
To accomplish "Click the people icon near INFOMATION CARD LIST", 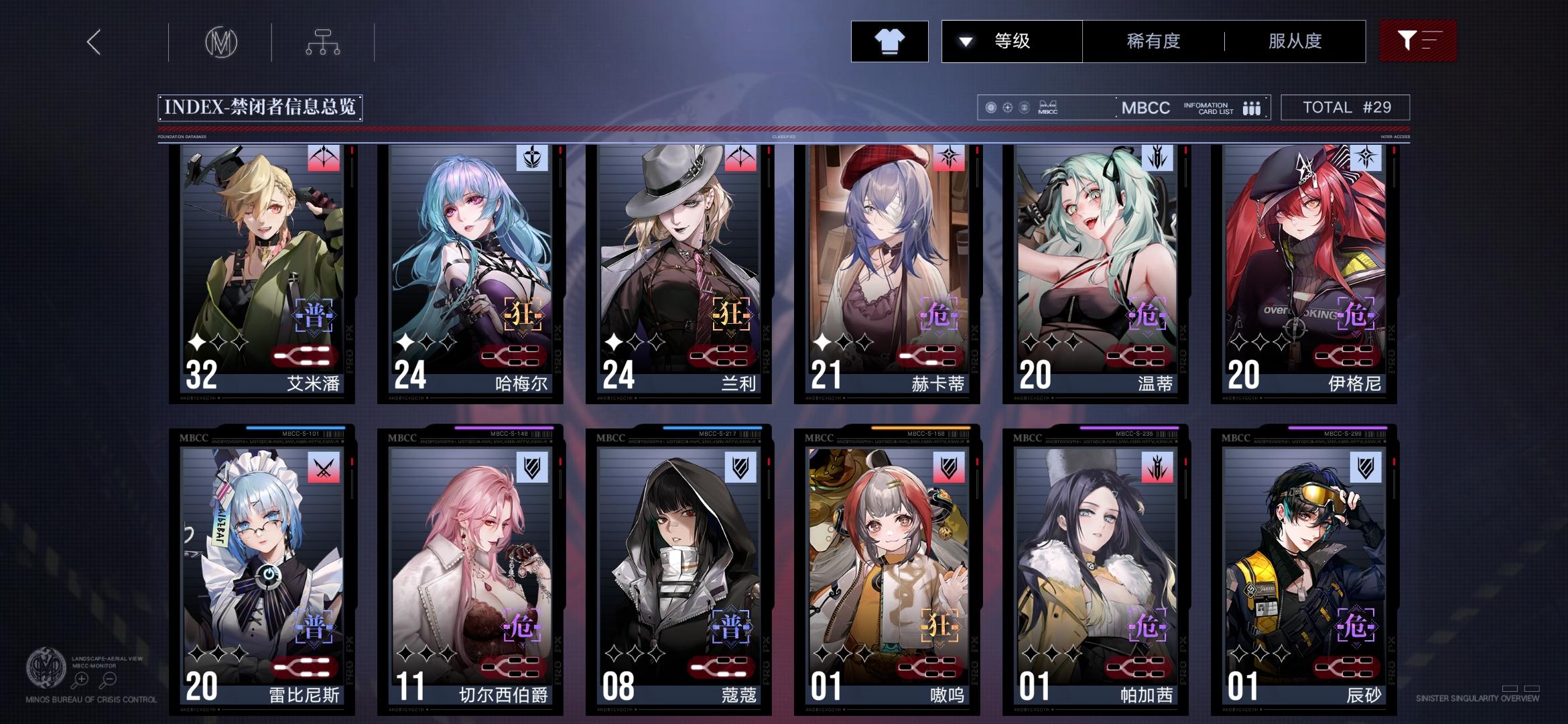I will [1251, 107].
